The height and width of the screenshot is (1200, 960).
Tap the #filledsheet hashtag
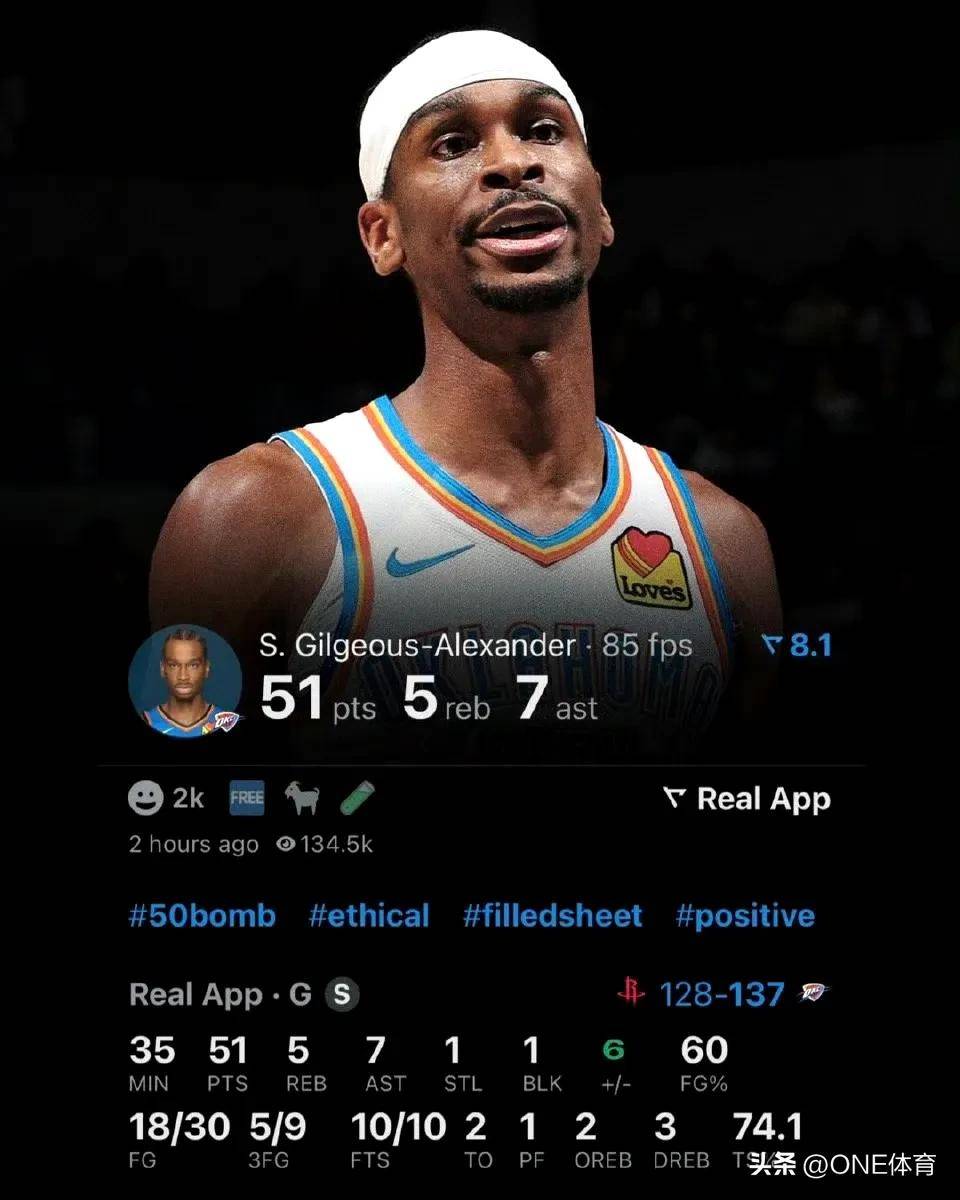coord(552,916)
